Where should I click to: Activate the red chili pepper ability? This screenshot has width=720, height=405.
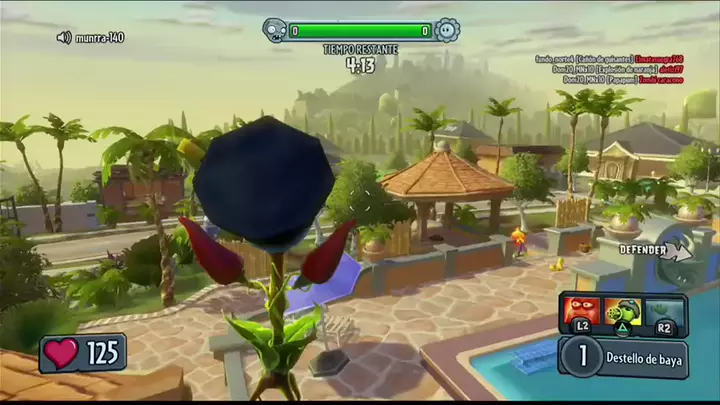coord(581,311)
